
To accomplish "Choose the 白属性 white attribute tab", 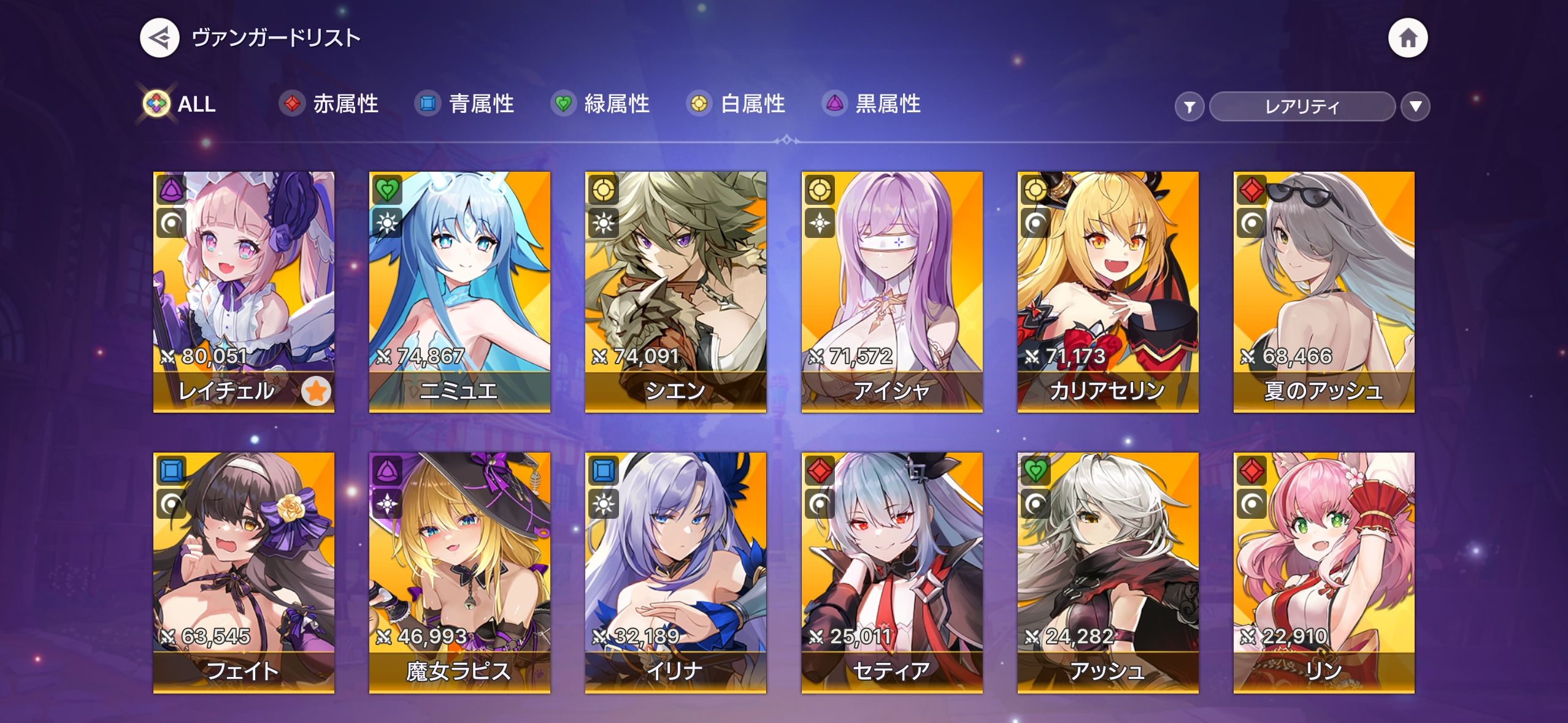I will click(x=736, y=104).
